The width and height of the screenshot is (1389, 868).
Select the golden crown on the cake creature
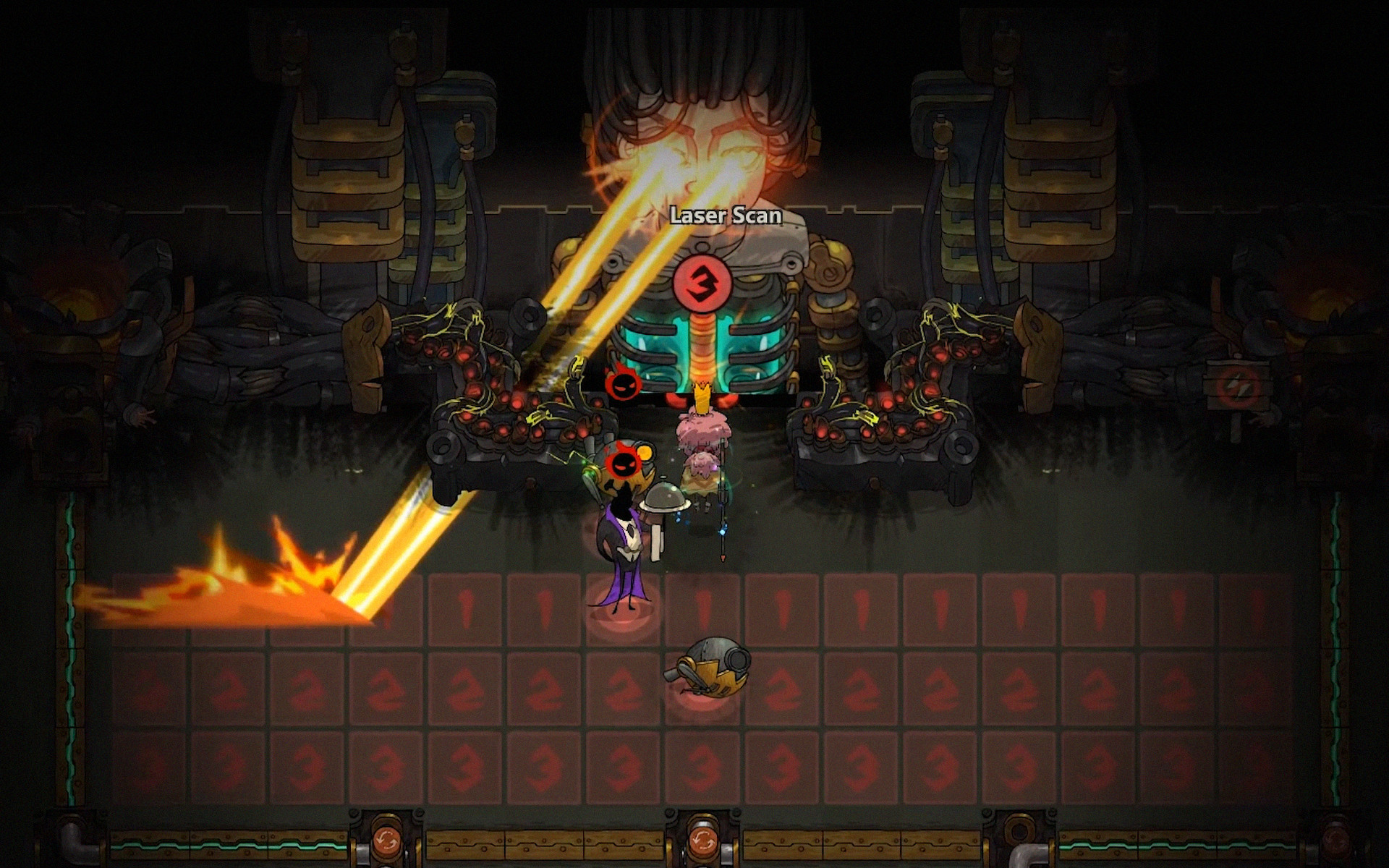click(702, 394)
